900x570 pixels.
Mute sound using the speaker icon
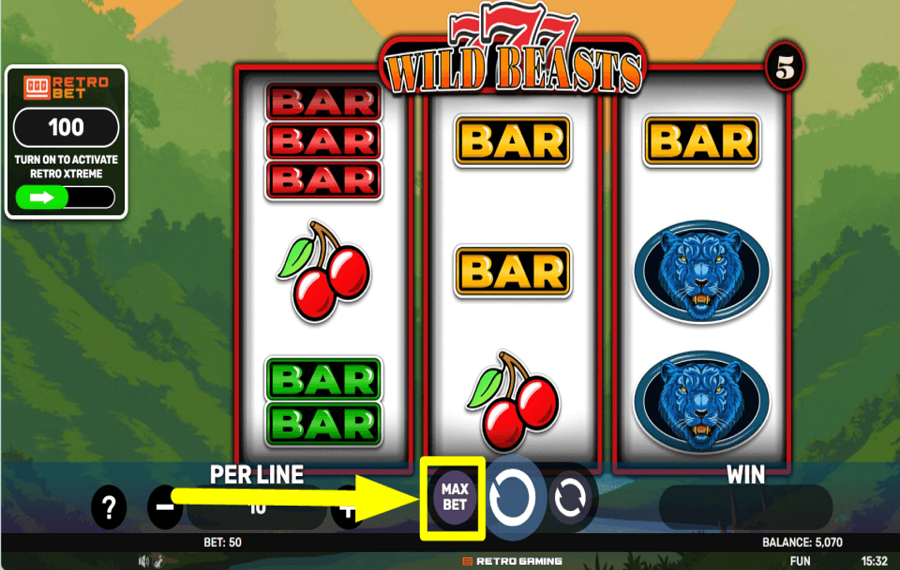[x=144, y=561]
